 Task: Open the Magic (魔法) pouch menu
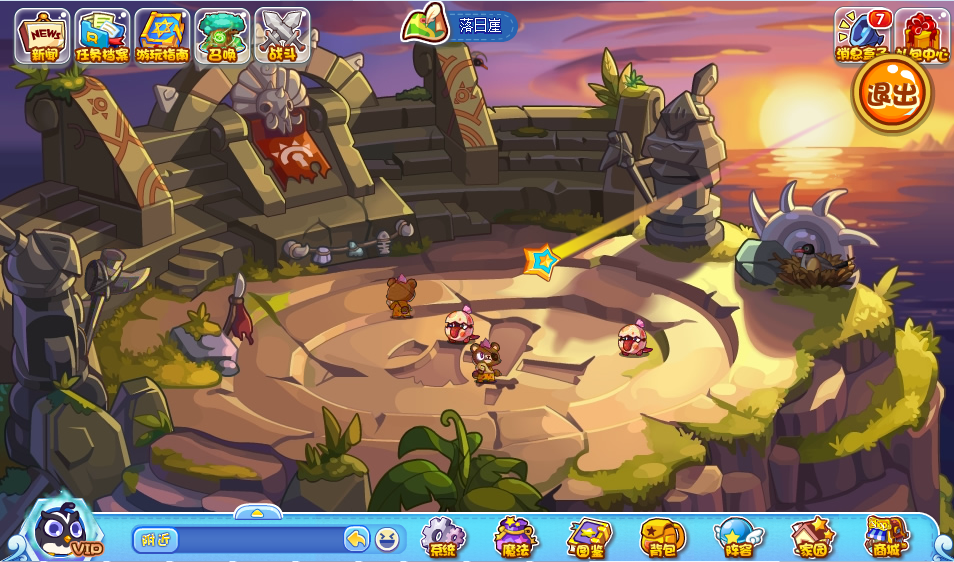click(515, 537)
